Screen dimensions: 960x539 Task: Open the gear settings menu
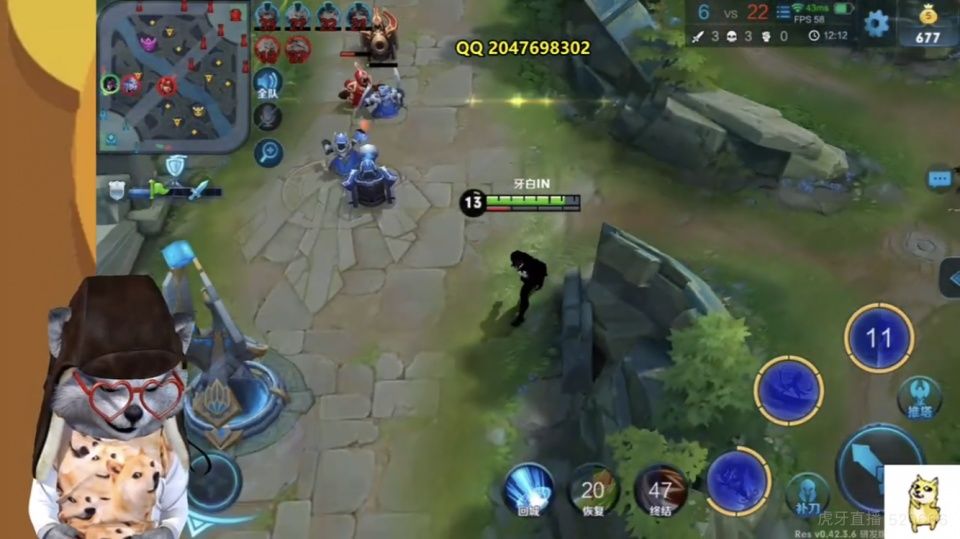[877, 23]
